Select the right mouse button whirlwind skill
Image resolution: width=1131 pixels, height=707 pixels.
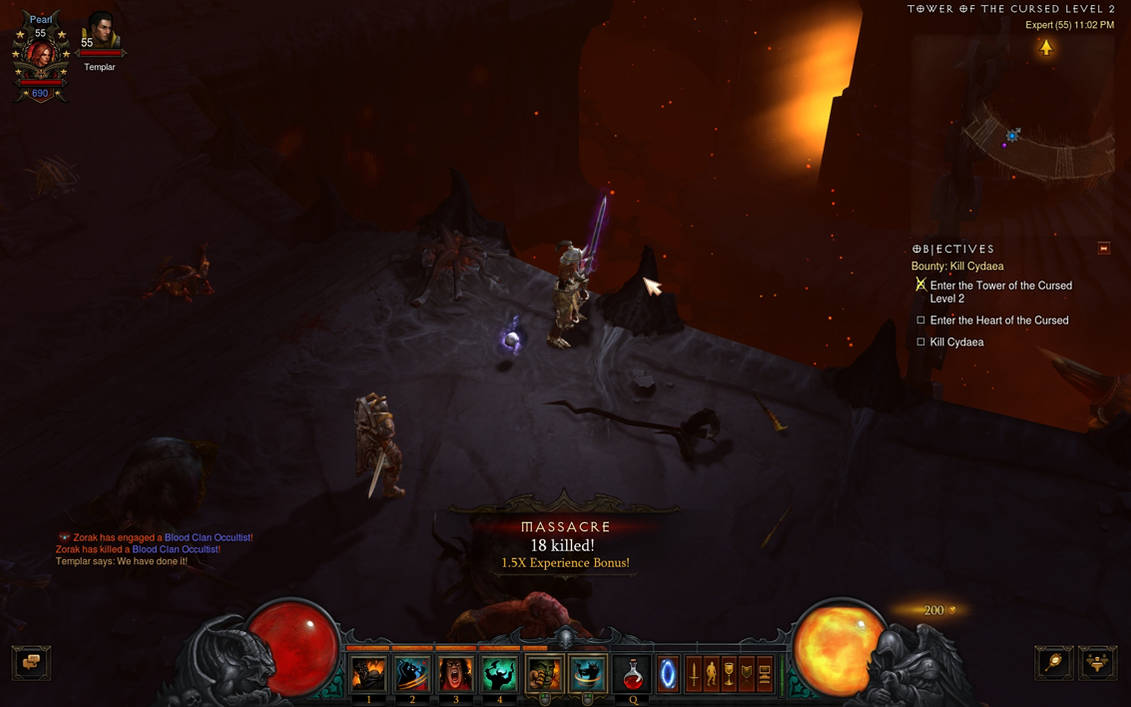[587, 675]
